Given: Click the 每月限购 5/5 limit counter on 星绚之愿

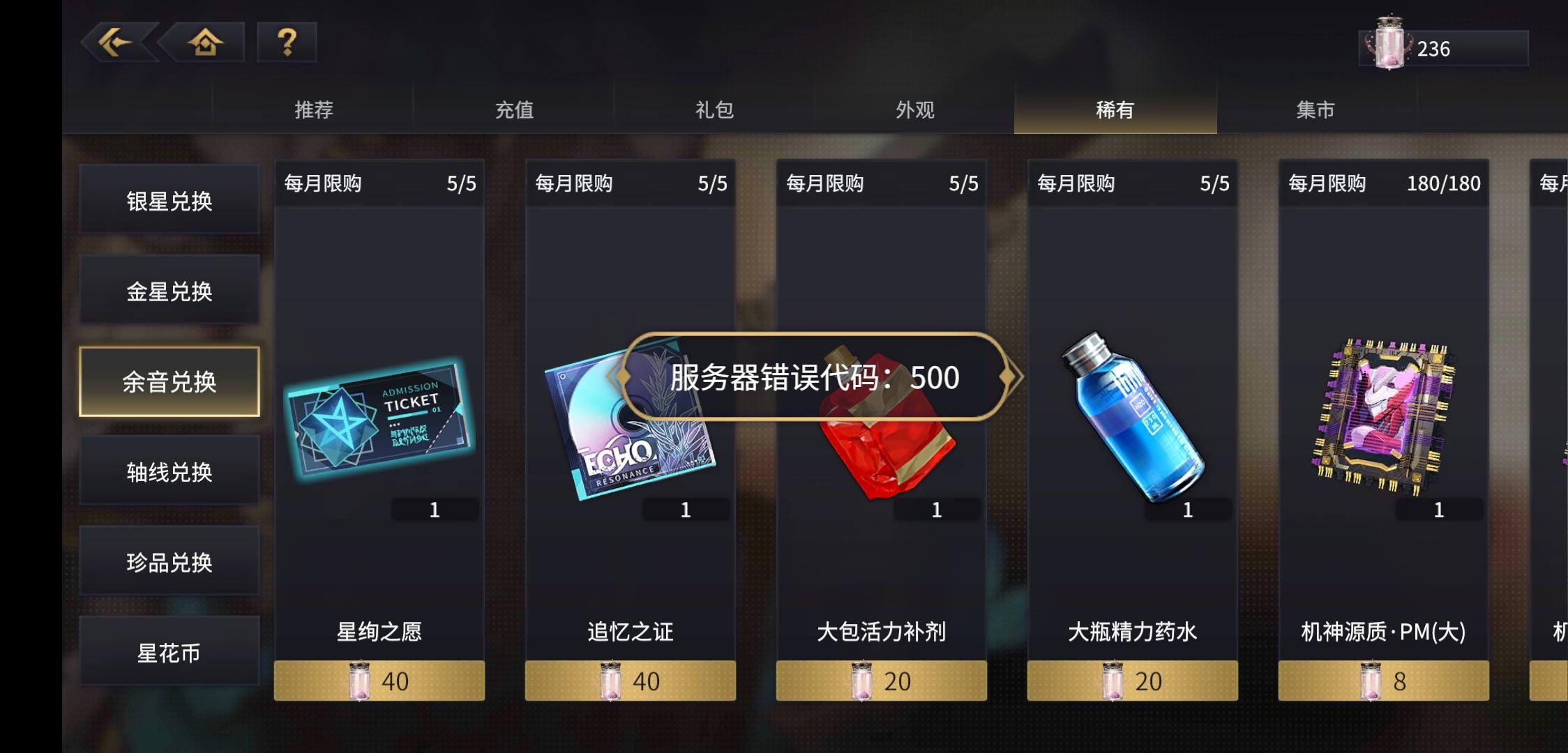Looking at the screenshot, I should click(380, 183).
